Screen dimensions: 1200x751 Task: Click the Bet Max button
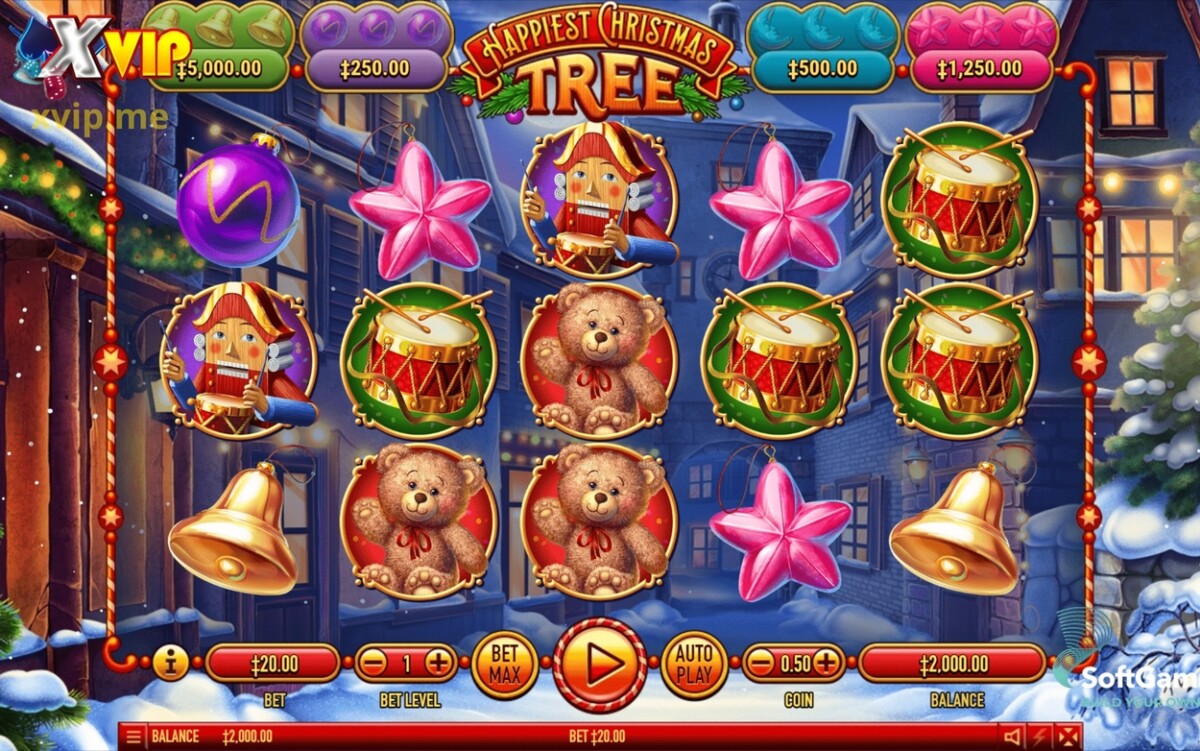click(x=505, y=664)
